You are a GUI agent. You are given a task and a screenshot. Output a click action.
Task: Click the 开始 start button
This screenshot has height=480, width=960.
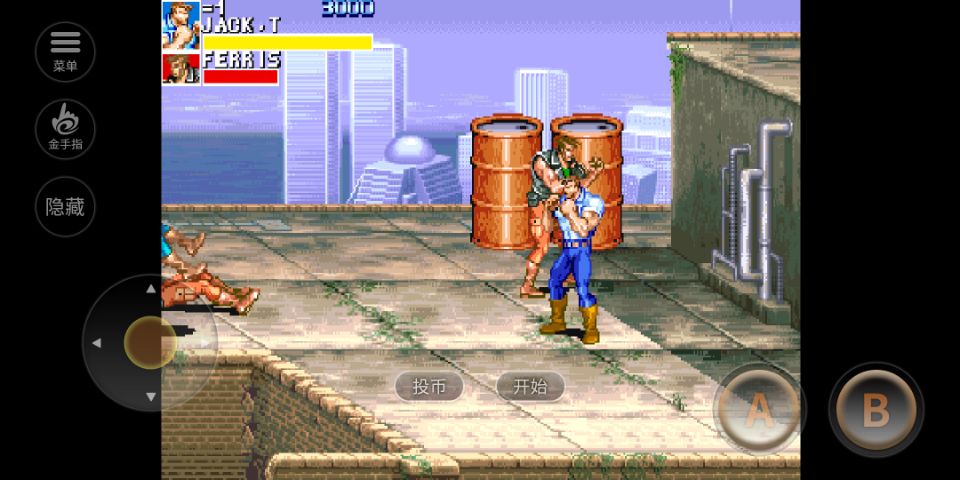tap(530, 387)
